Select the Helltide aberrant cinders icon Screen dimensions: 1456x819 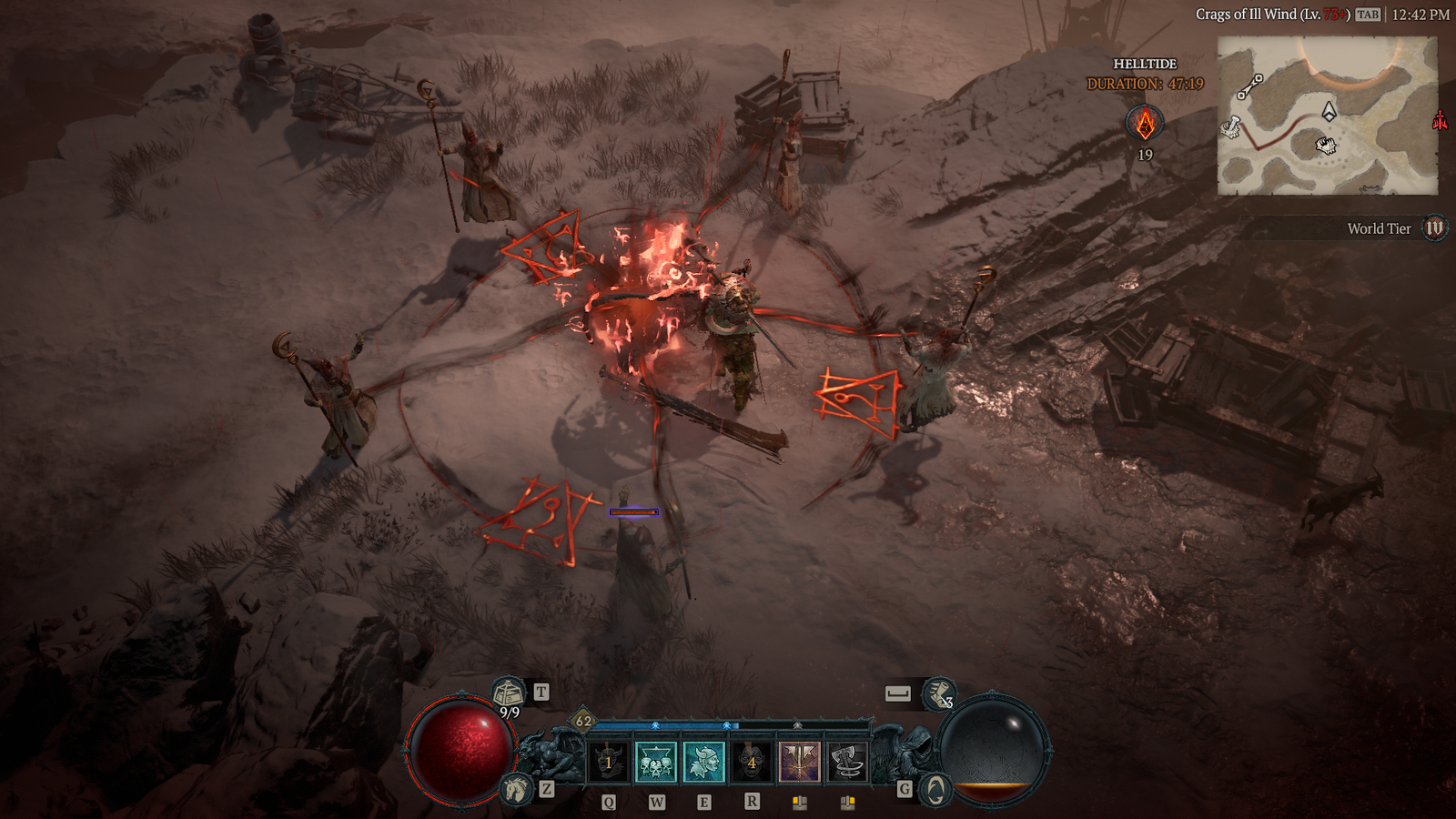click(1145, 123)
